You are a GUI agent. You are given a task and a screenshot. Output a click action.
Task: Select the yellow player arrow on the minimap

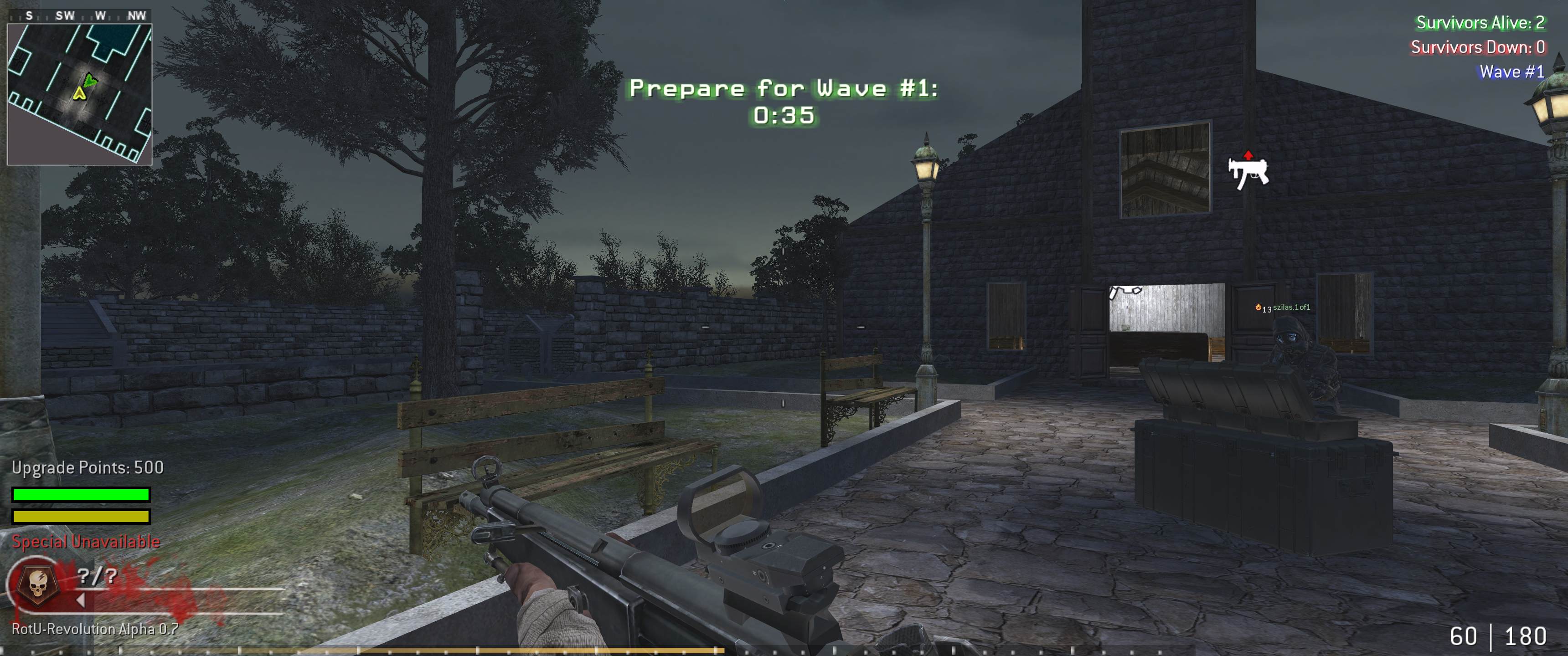coord(80,93)
